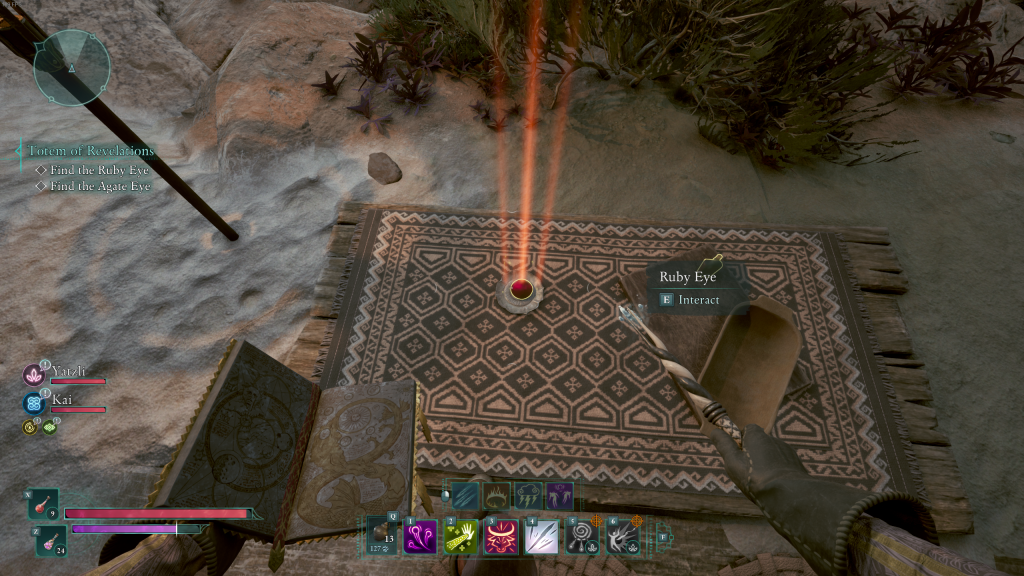This screenshot has height=576, width=1024.
Task: Click the Ruby Eye Interact prompt label
Action: tap(697, 299)
